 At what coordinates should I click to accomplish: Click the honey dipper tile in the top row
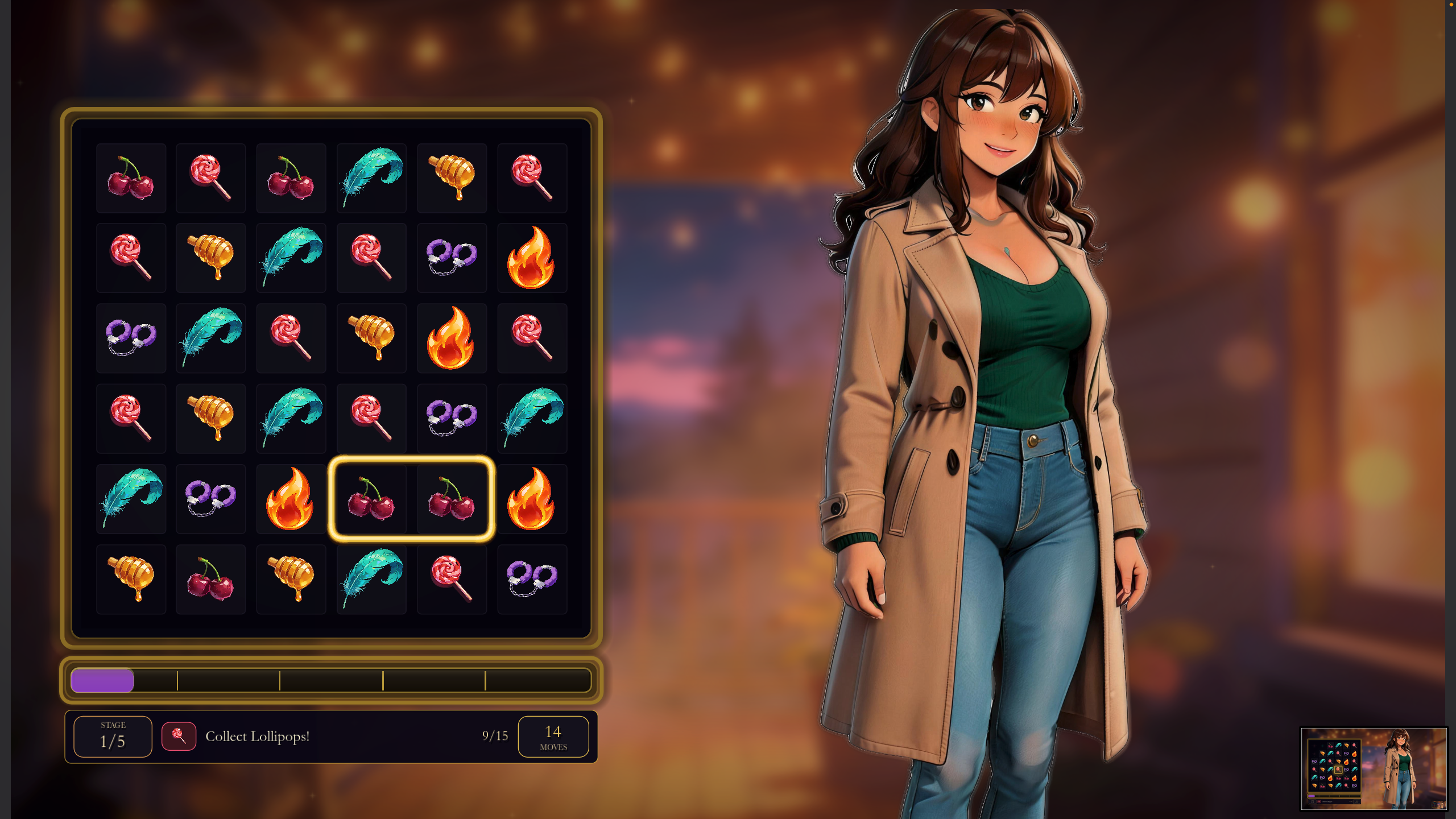pos(452,178)
